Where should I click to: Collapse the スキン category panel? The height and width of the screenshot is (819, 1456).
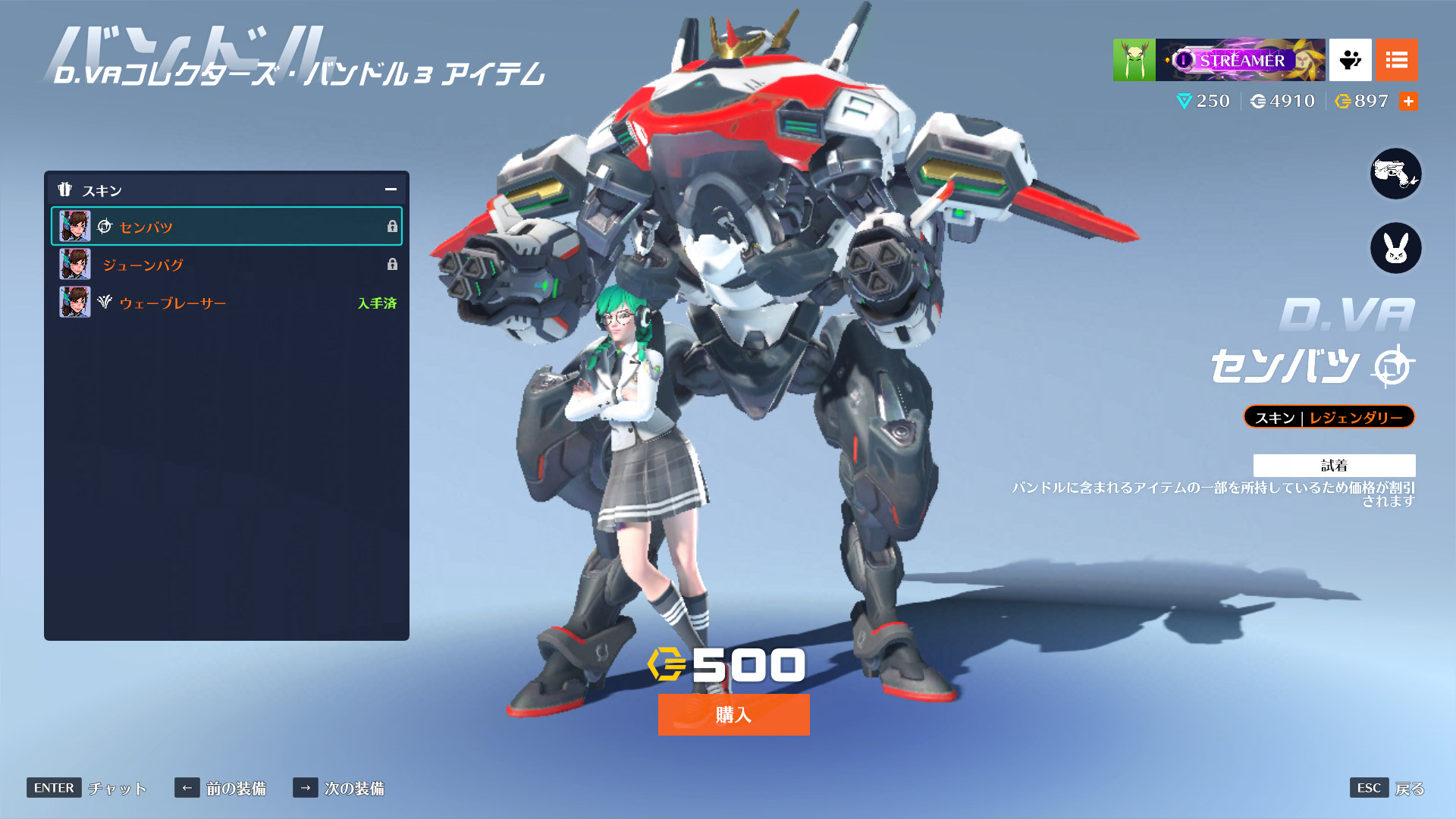coord(391,190)
